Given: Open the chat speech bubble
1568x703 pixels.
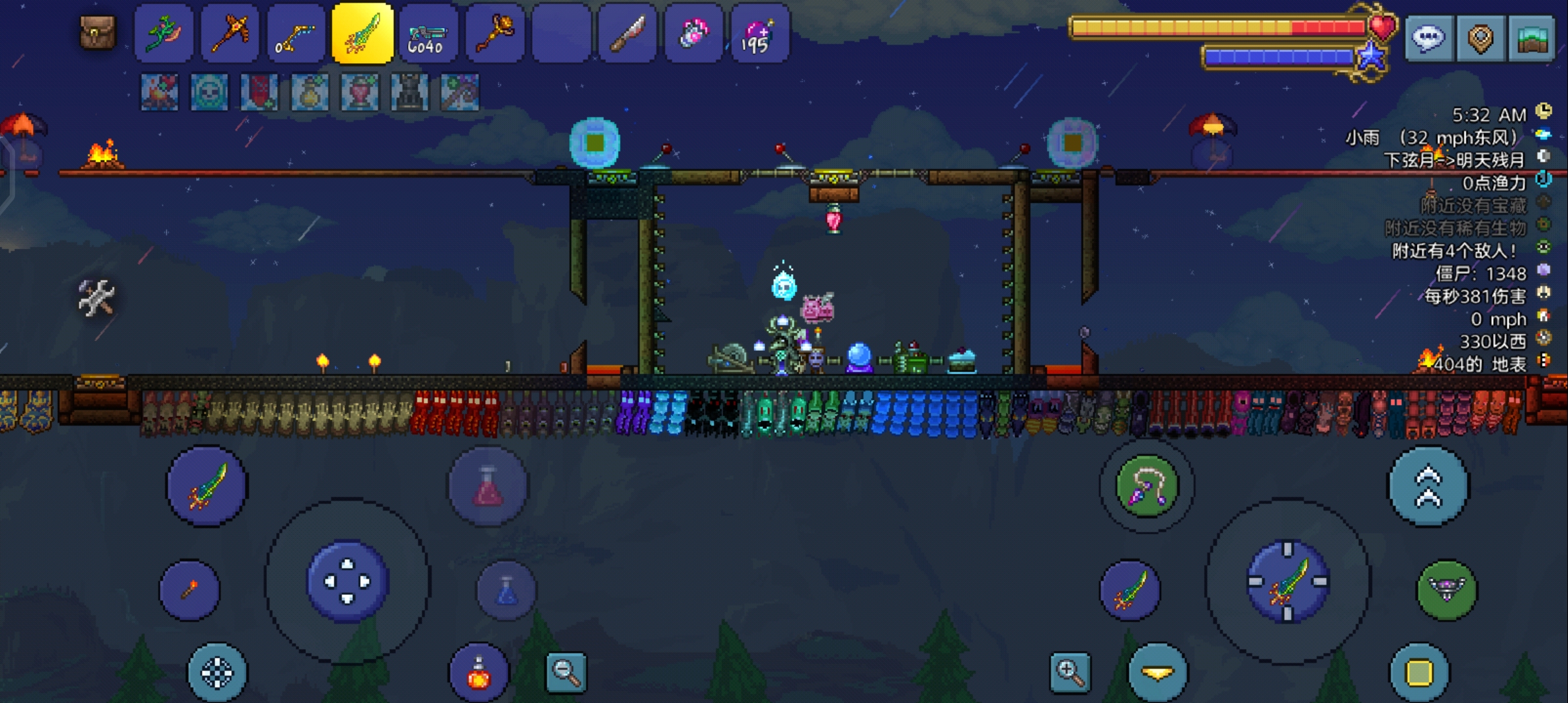Looking at the screenshot, I should 1428,38.
